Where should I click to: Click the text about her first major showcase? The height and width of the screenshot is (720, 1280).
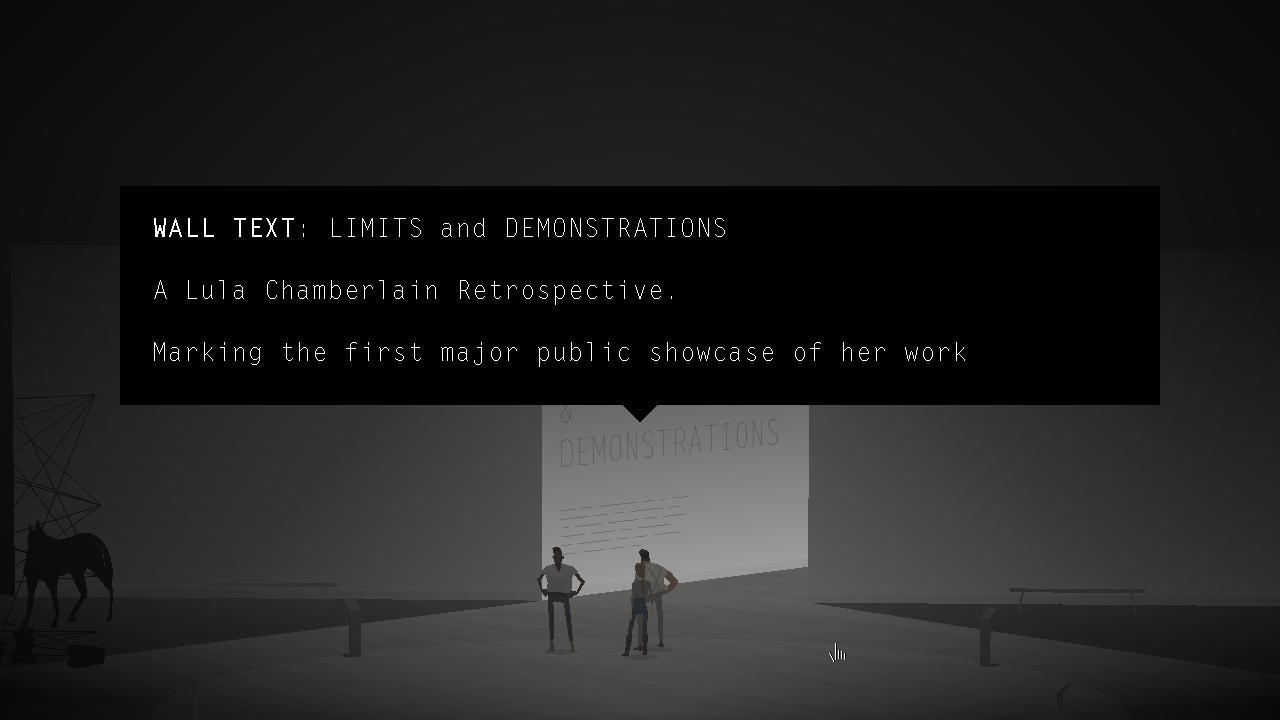click(x=559, y=352)
